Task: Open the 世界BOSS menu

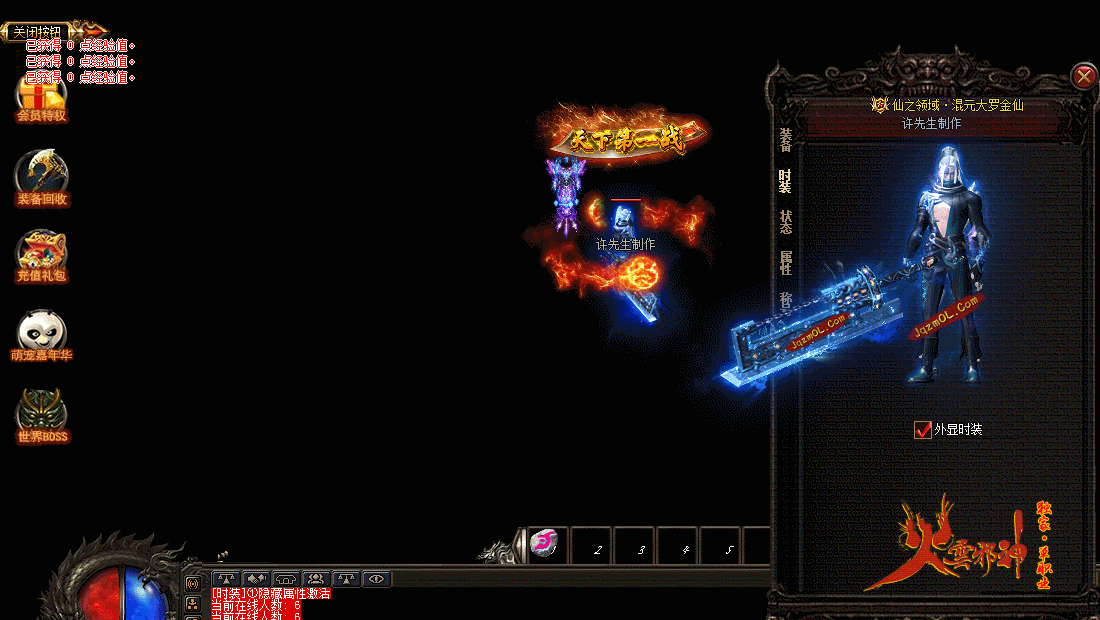Action: tap(41, 416)
